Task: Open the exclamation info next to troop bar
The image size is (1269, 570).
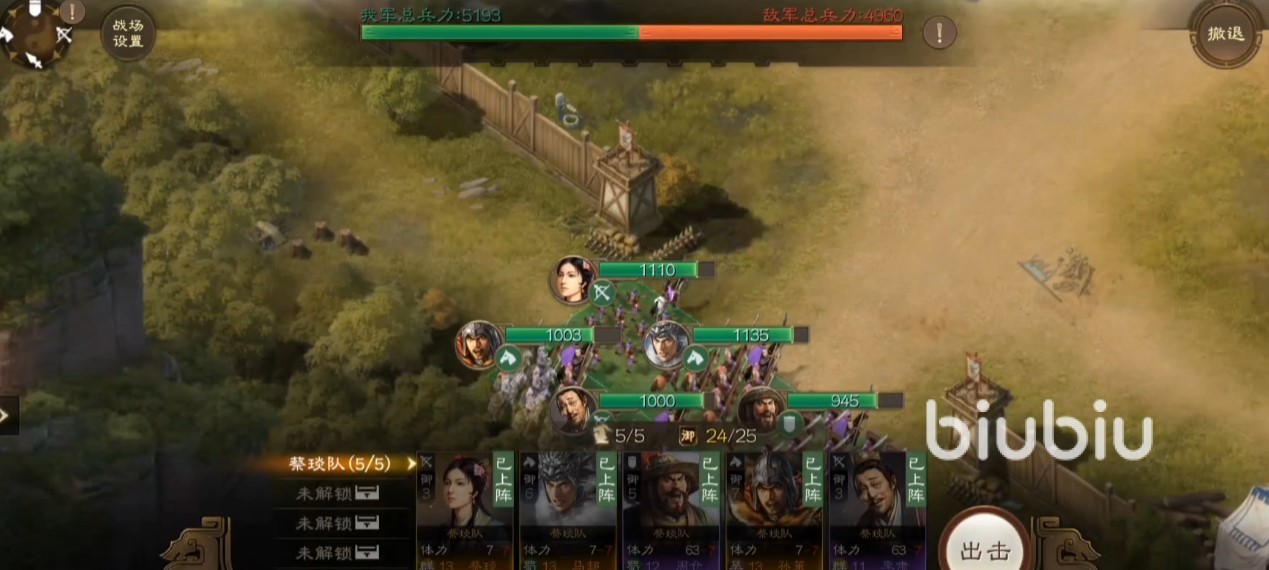Action: pos(938,33)
